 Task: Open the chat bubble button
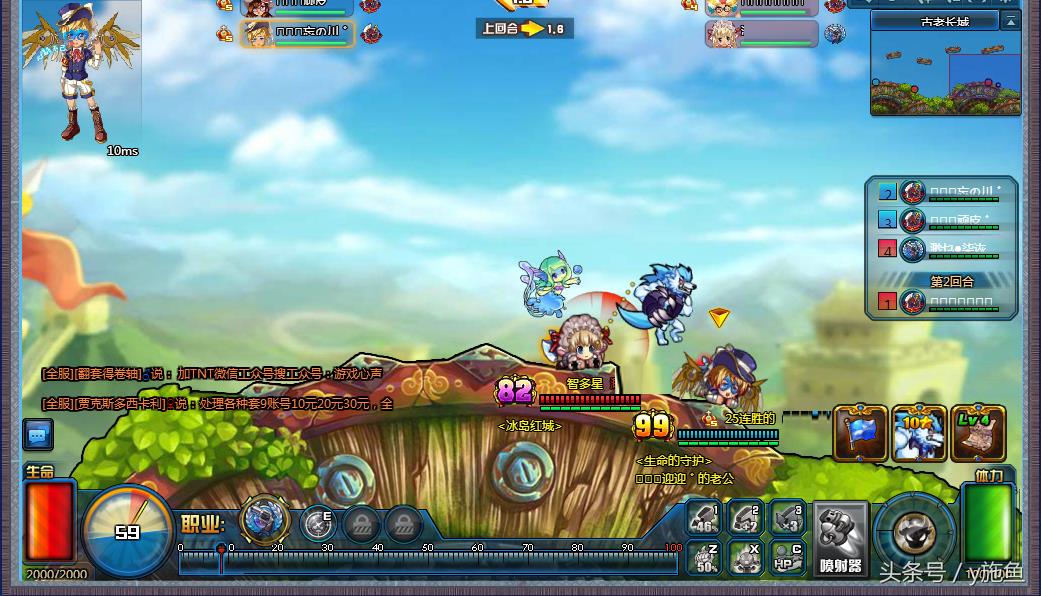pos(38,435)
